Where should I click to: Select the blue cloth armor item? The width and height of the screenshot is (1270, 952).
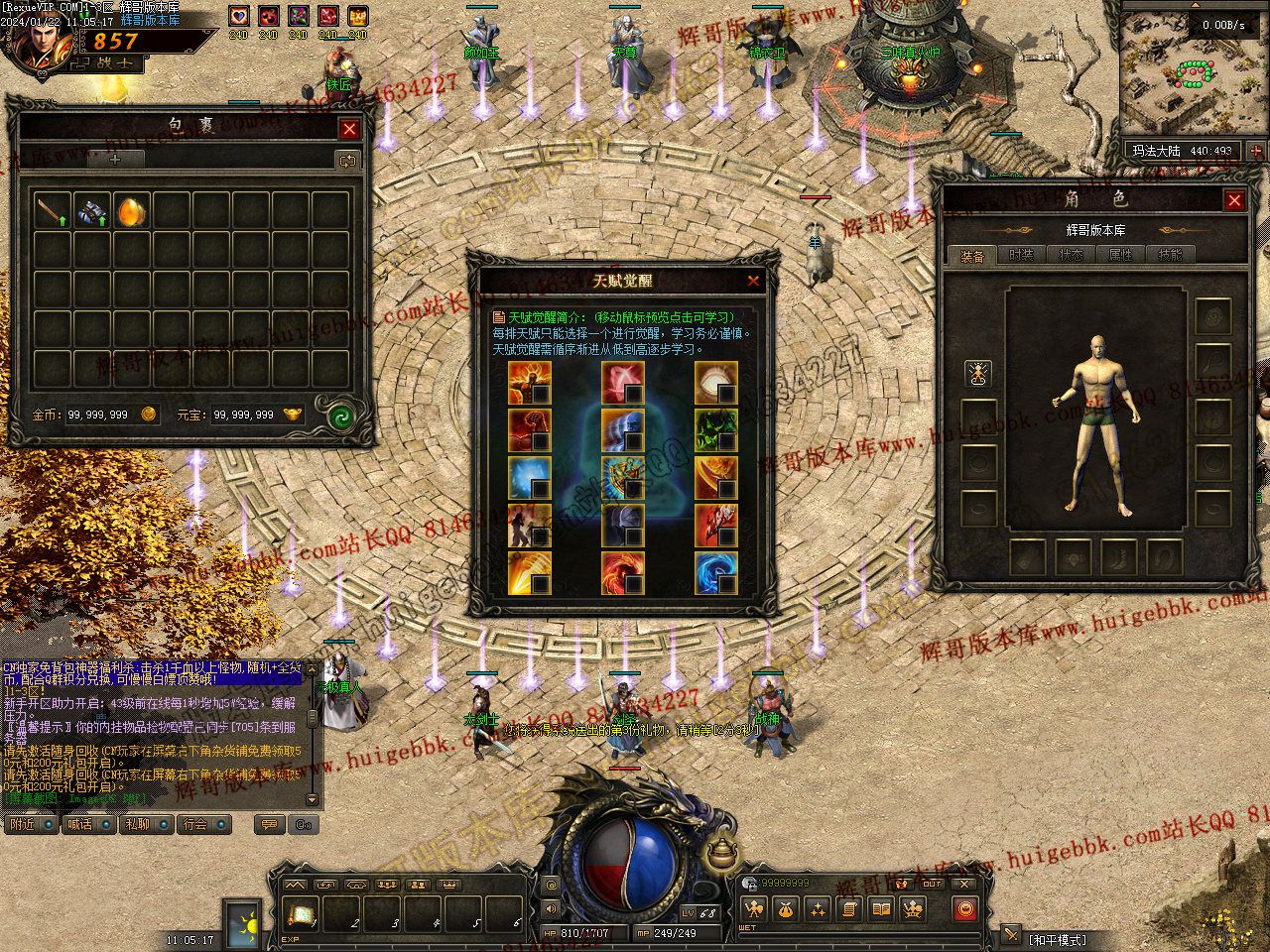92,211
